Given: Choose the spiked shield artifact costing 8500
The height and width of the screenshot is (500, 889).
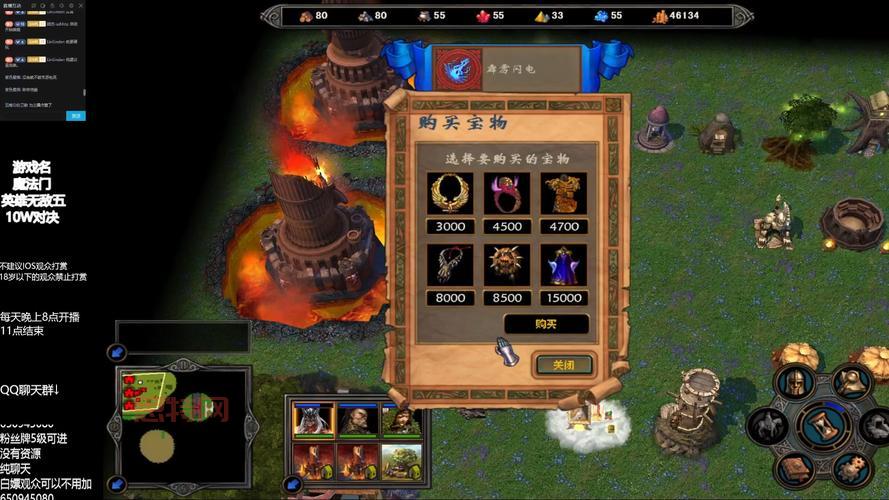Looking at the screenshot, I should (x=507, y=264).
